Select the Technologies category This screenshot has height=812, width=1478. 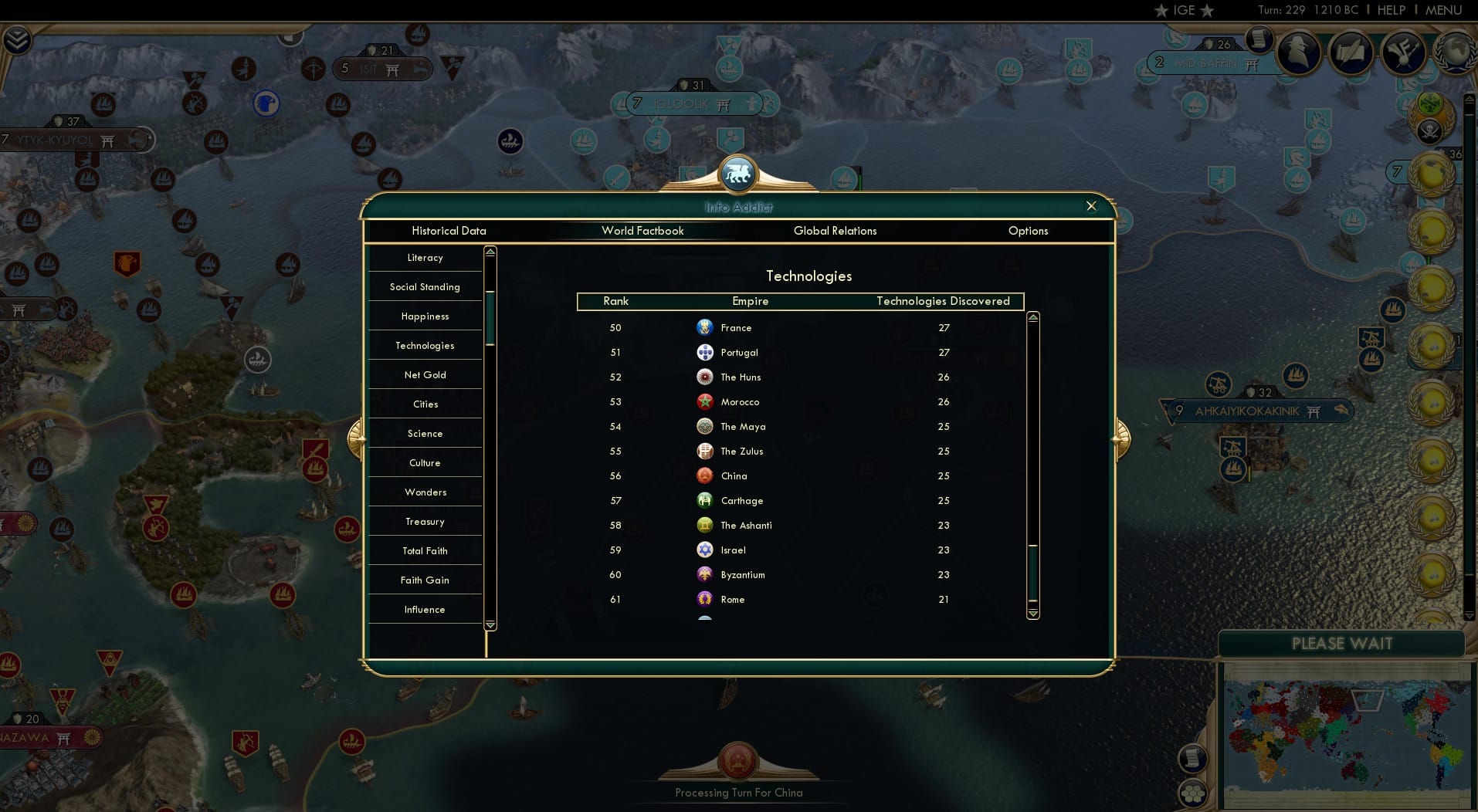click(425, 345)
